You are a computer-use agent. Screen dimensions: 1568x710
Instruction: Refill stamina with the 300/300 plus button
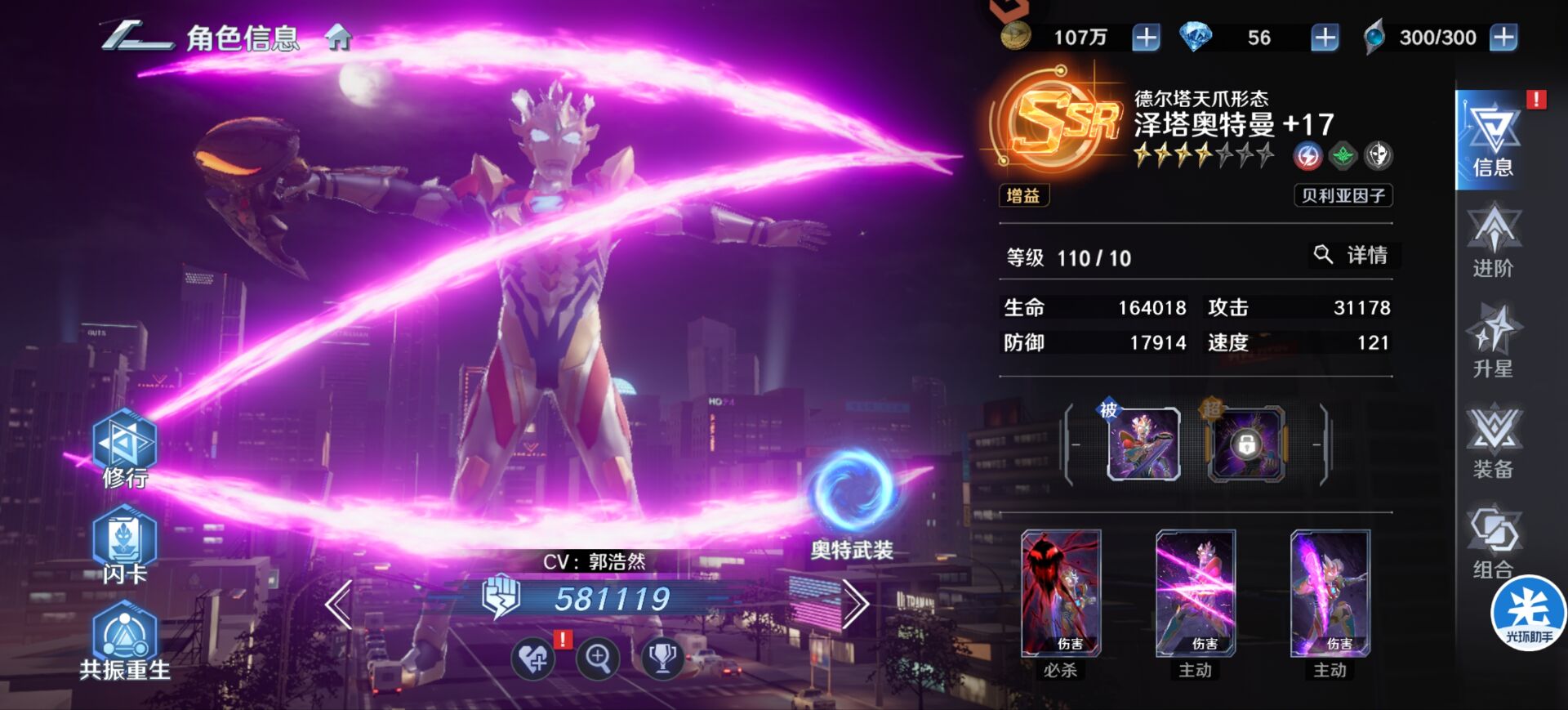pos(1503,38)
